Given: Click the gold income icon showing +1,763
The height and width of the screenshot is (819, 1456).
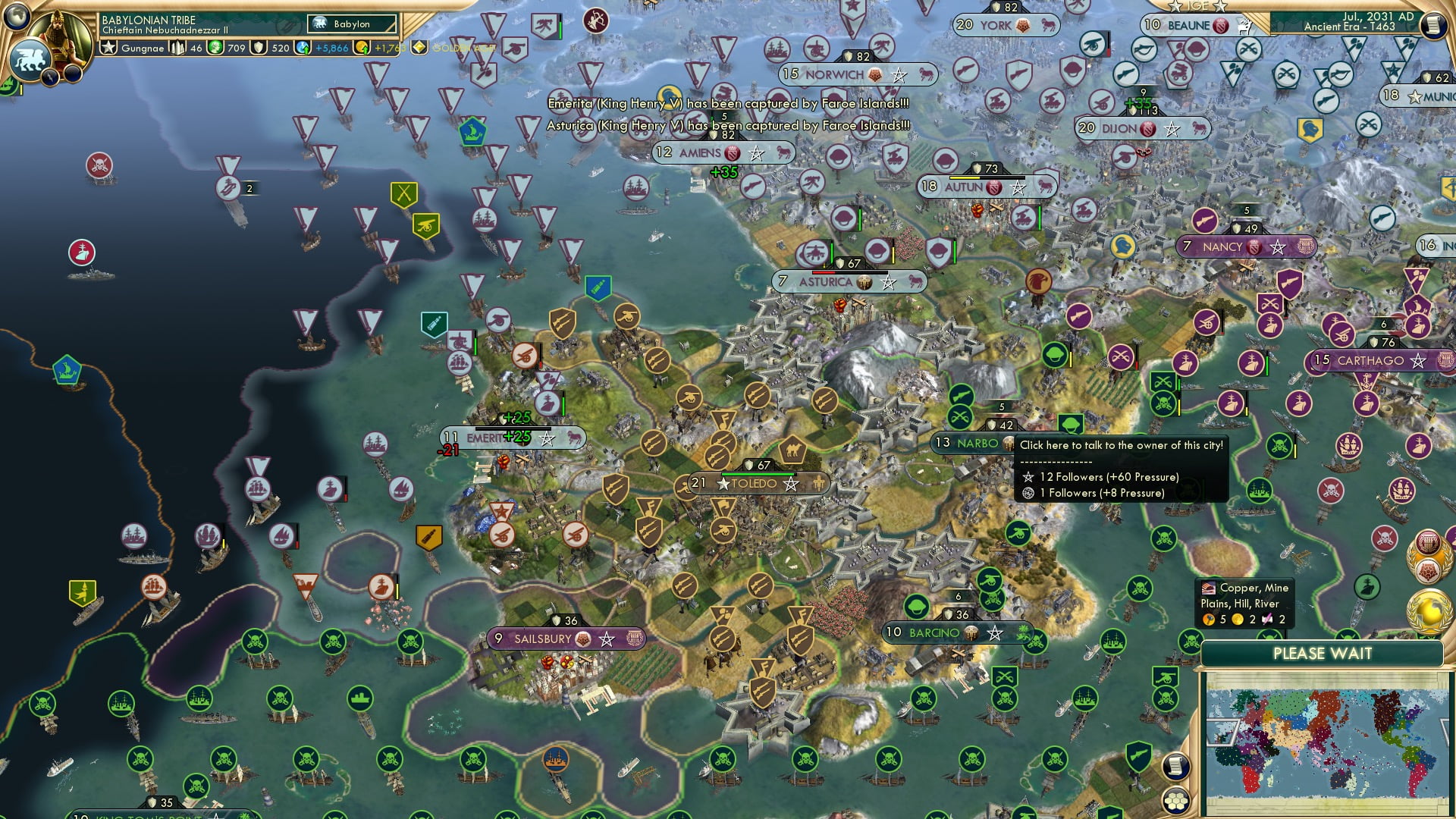Looking at the screenshot, I should 364,48.
